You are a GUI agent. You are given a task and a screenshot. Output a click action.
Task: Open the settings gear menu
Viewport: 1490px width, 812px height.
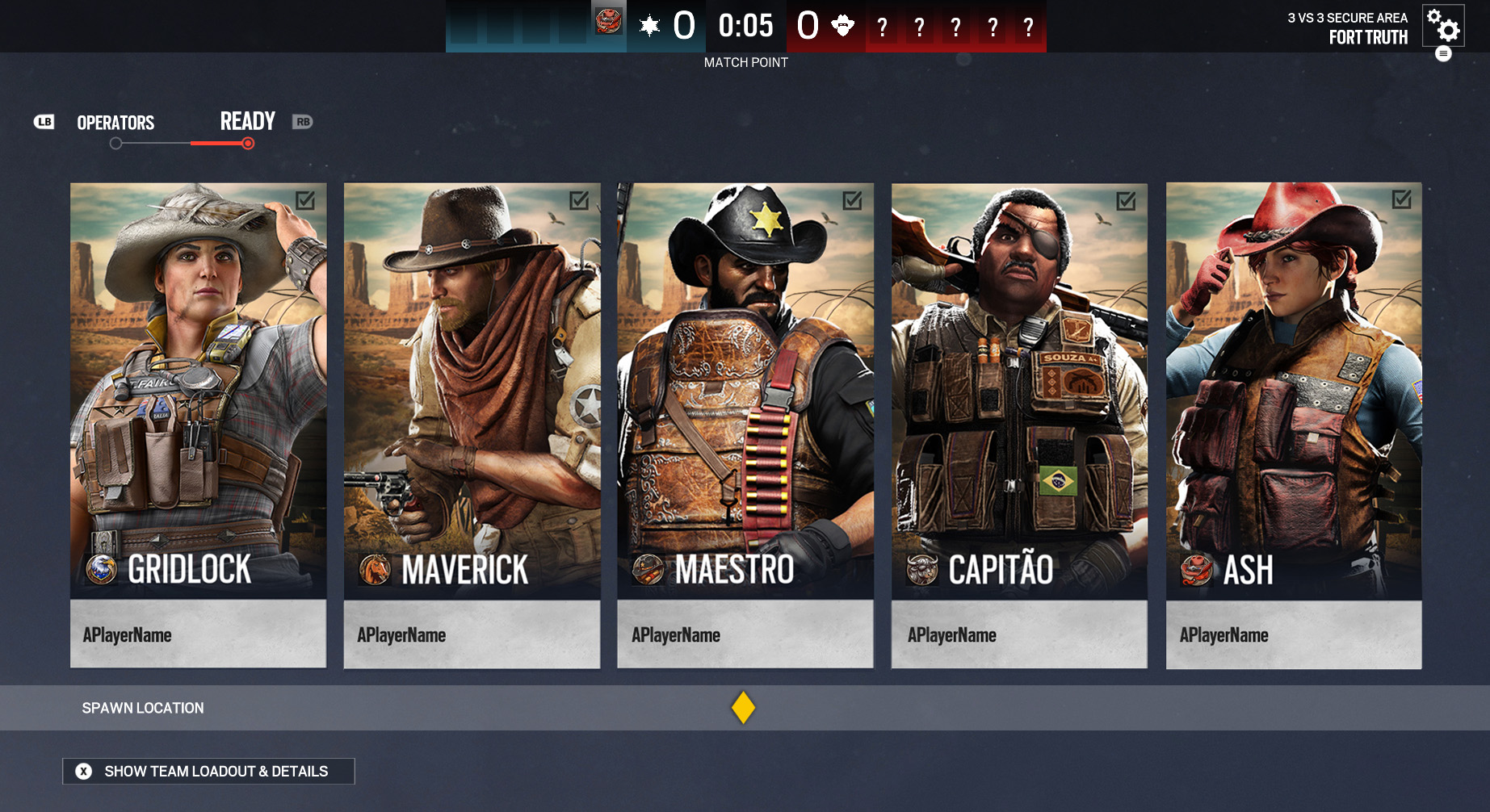click(x=1442, y=26)
